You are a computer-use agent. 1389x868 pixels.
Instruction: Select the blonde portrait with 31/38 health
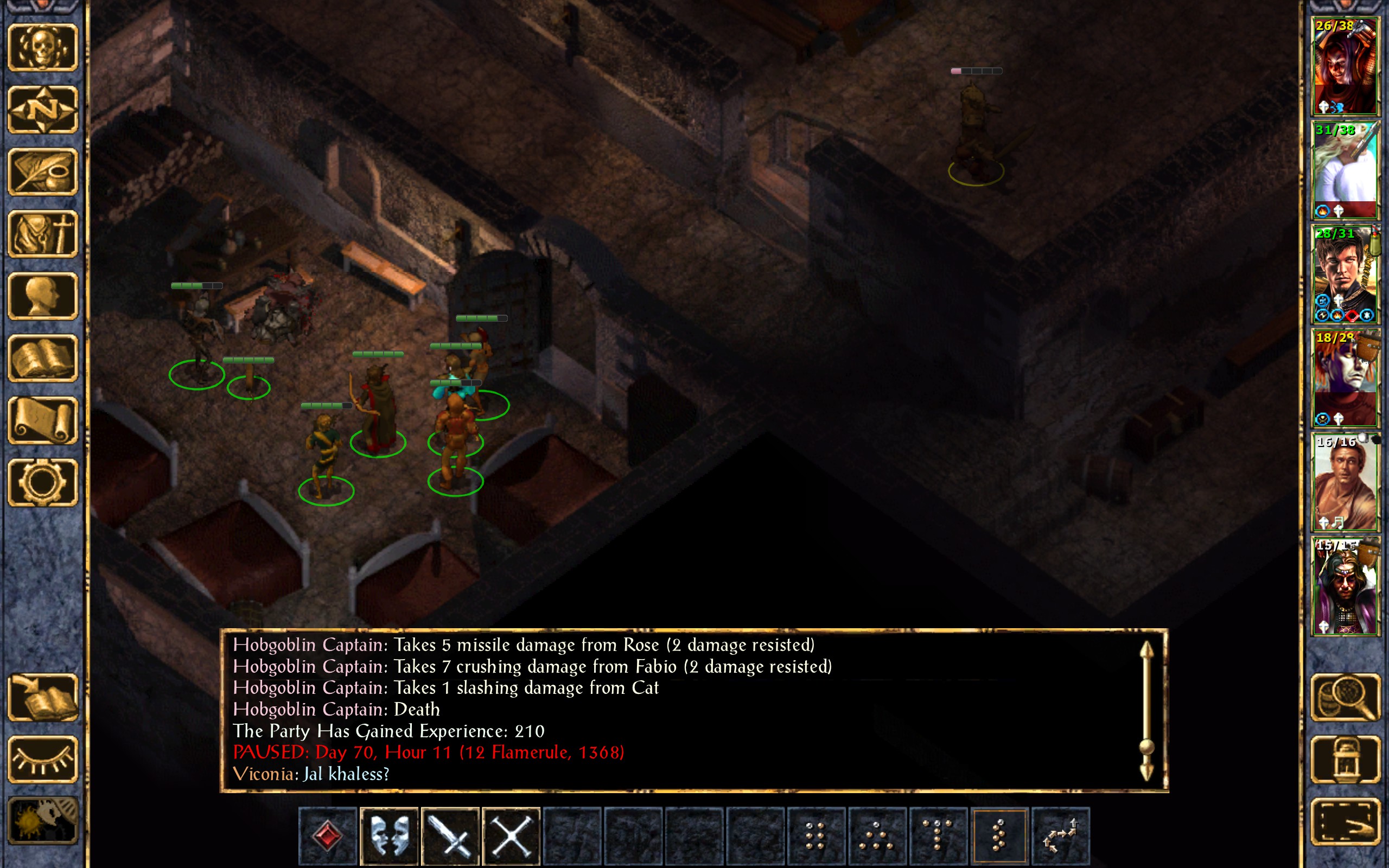(x=1345, y=170)
